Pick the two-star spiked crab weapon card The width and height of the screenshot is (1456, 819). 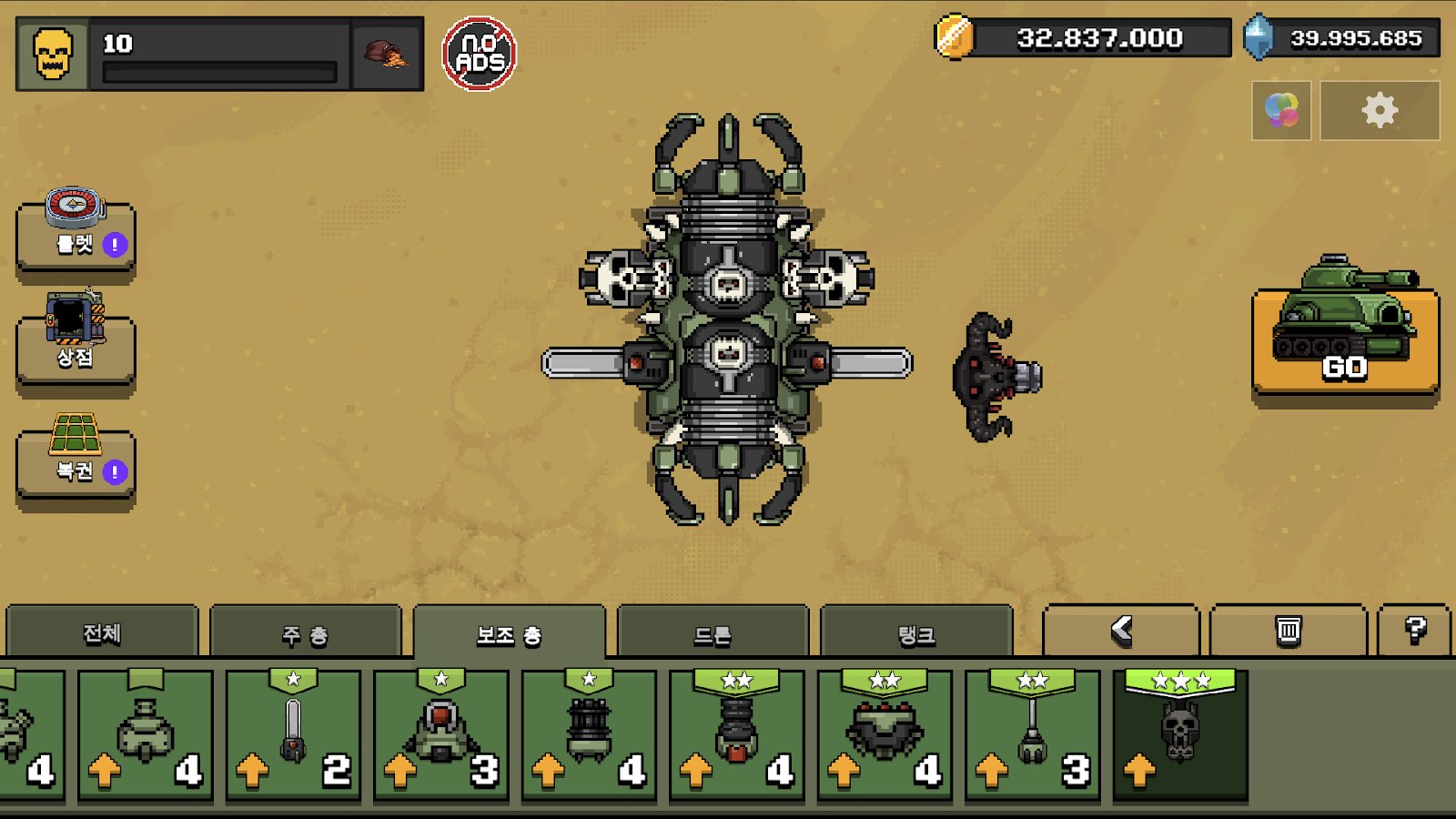point(885,735)
